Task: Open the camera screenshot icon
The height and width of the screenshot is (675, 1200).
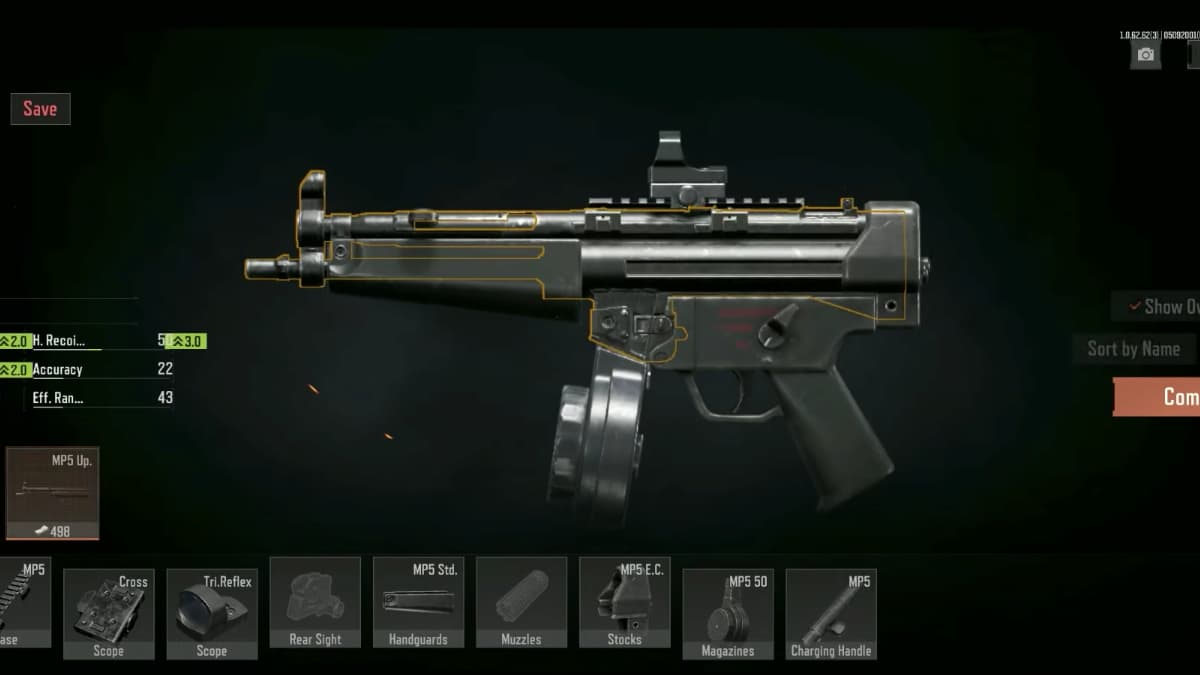Action: (x=1145, y=54)
